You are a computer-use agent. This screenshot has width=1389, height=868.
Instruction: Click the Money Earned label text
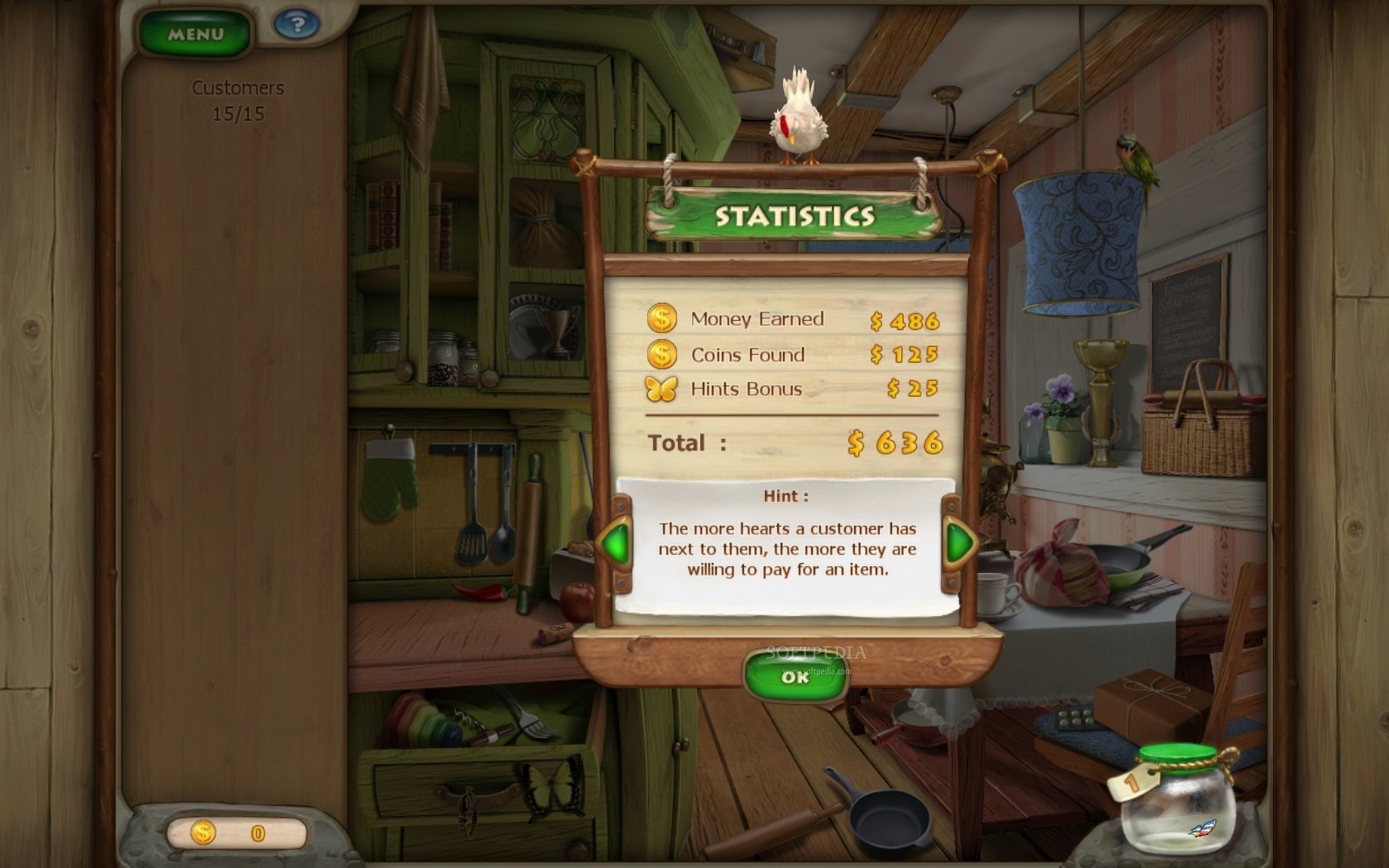(x=757, y=318)
